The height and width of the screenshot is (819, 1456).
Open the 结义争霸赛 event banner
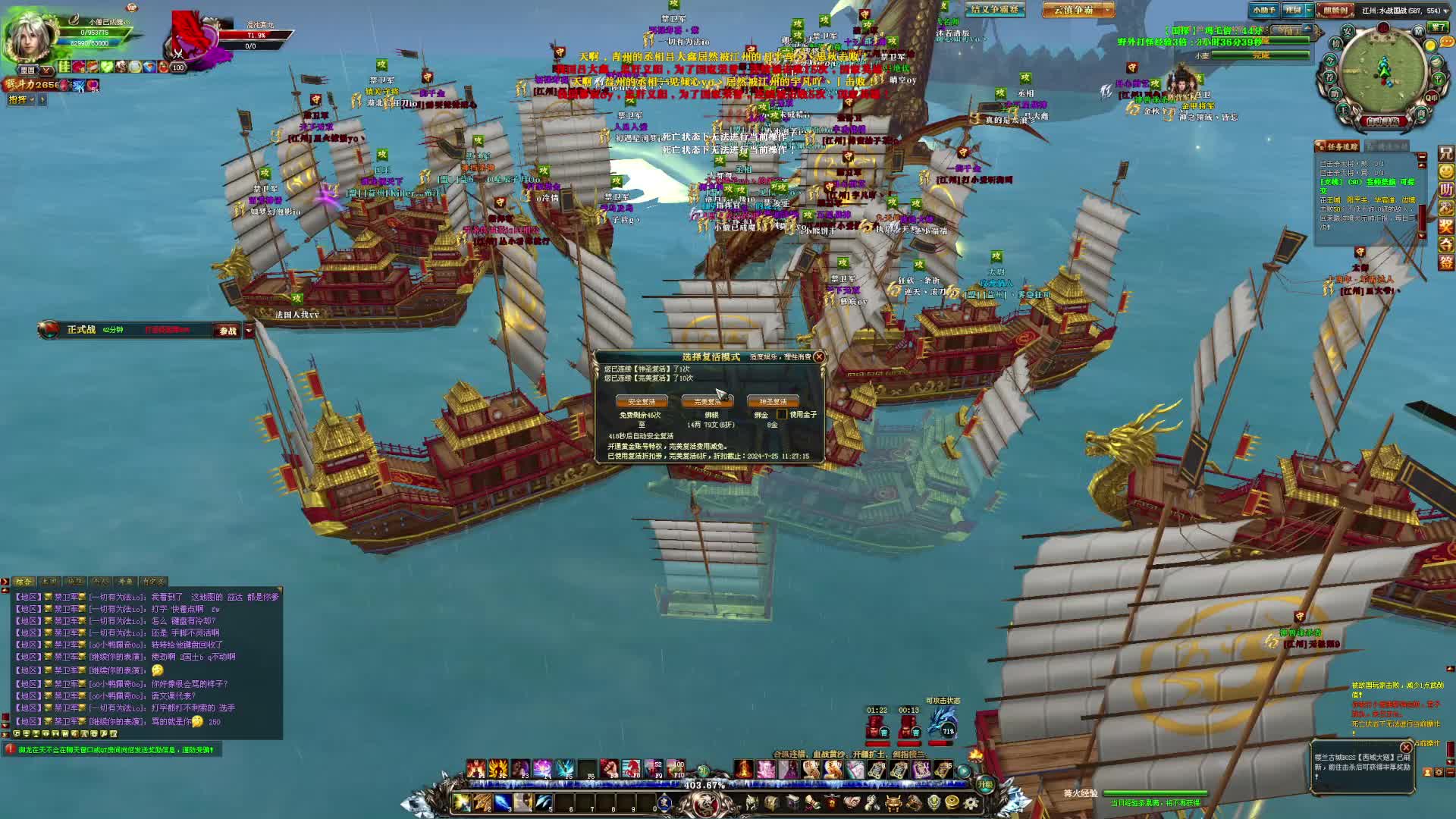click(x=994, y=10)
